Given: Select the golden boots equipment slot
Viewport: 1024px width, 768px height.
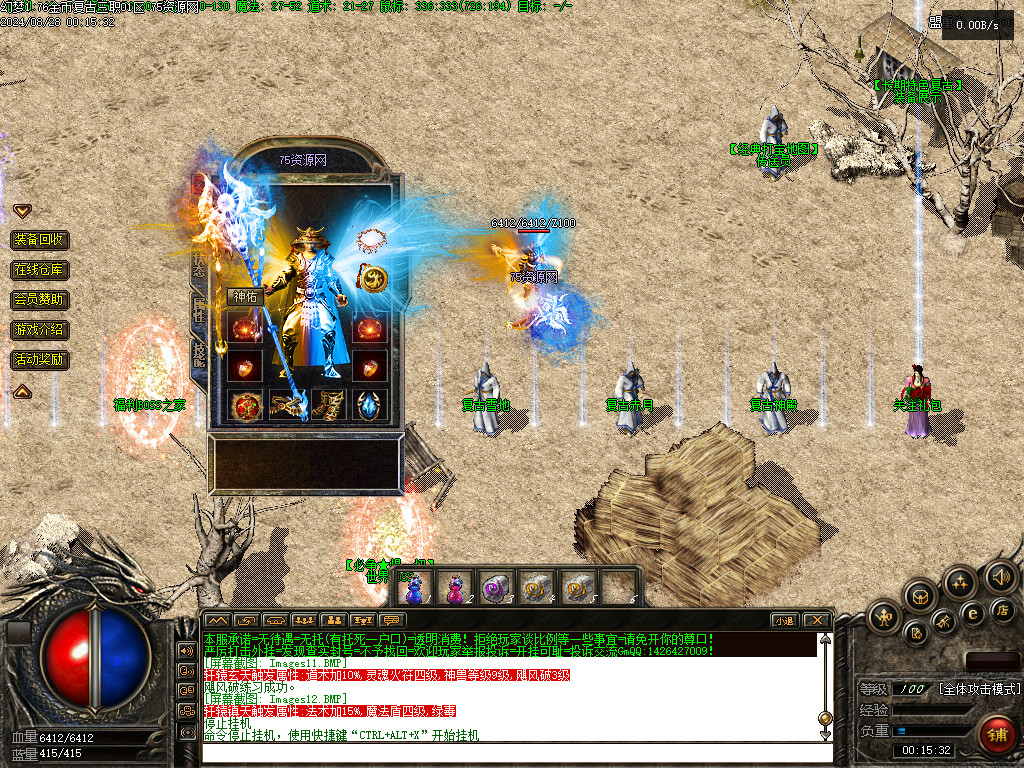Looking at the screenshot, I should pos(328,406).
